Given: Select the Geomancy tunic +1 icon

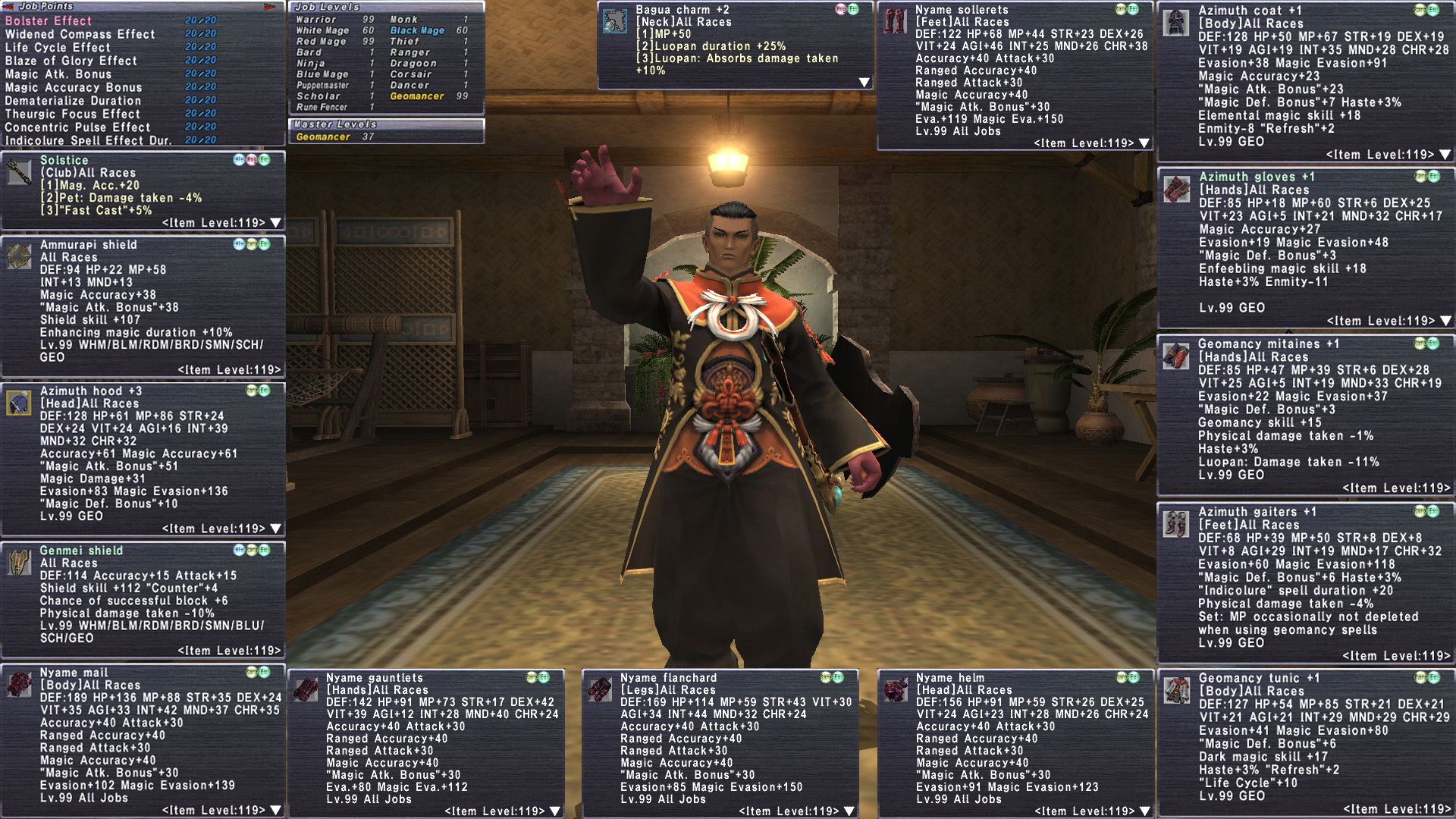Looking at the screenshot, I should click(1176, 690).
